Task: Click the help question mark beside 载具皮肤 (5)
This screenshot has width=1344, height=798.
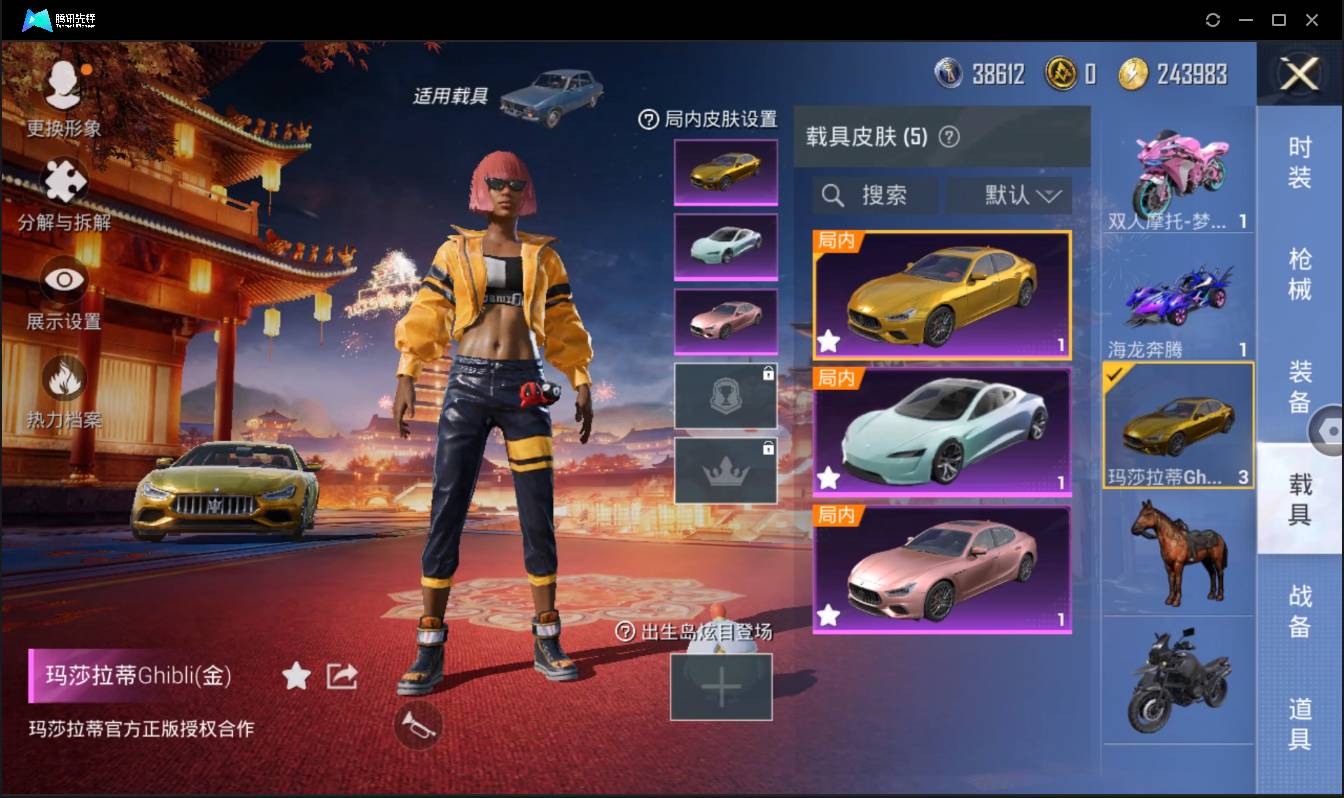Action: pos(948,135)
